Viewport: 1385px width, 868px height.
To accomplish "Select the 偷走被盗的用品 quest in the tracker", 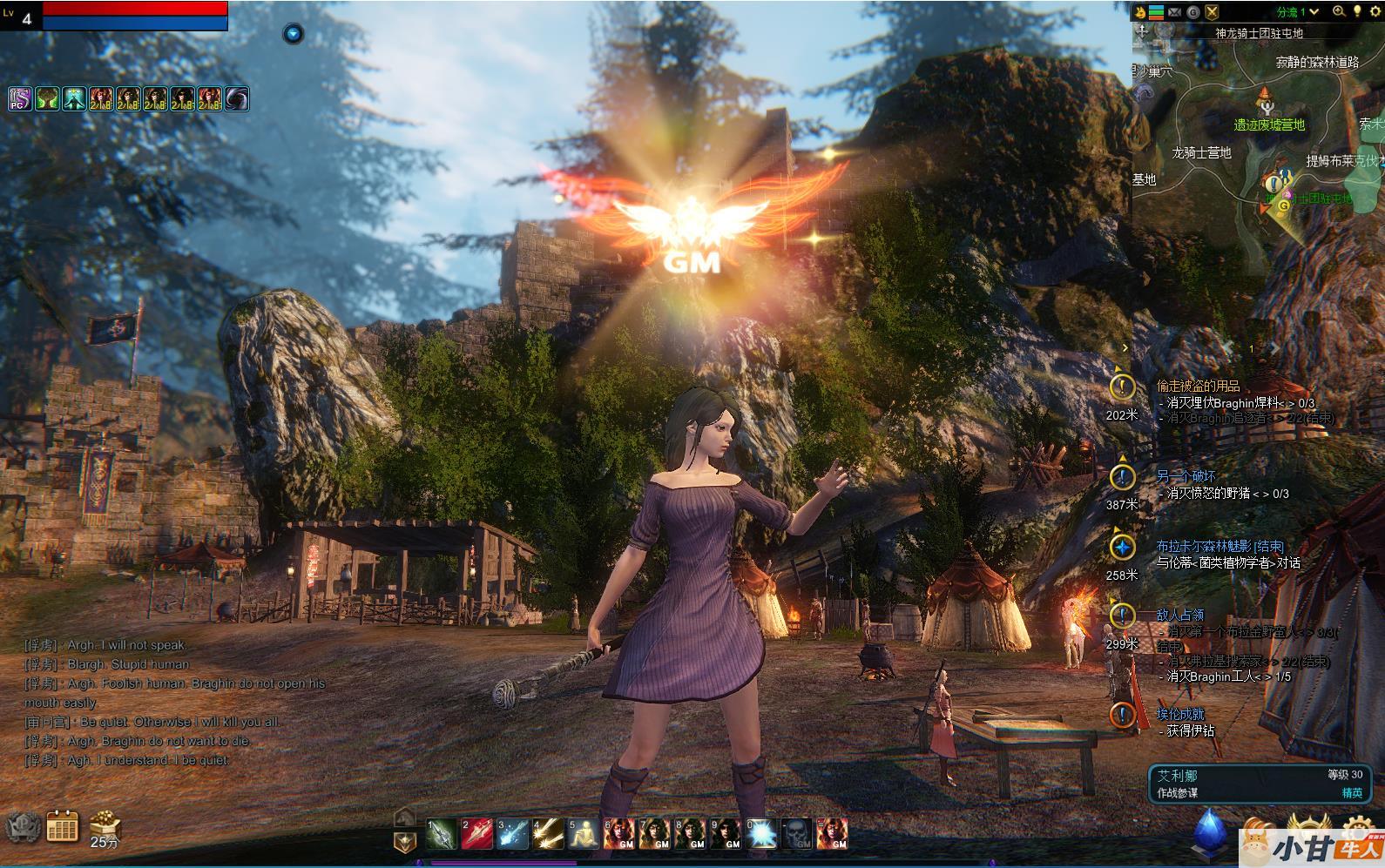I will (1198, 386).
